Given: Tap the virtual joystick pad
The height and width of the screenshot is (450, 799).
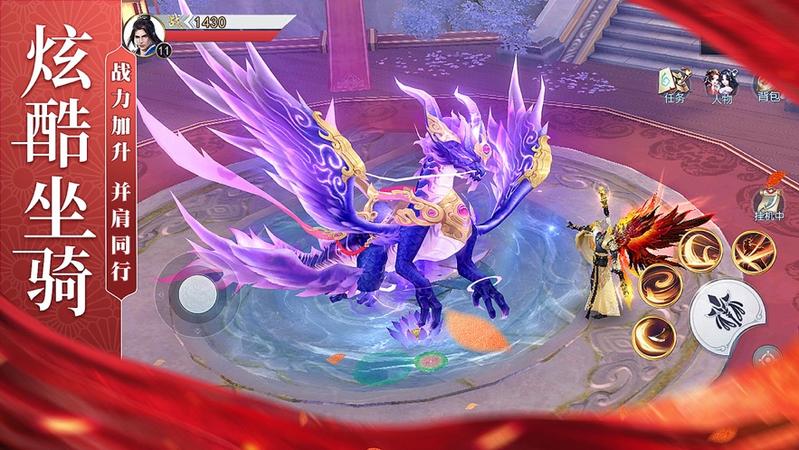Looking at the screenshot, I should pyautogui.click(x=197, y=292).
